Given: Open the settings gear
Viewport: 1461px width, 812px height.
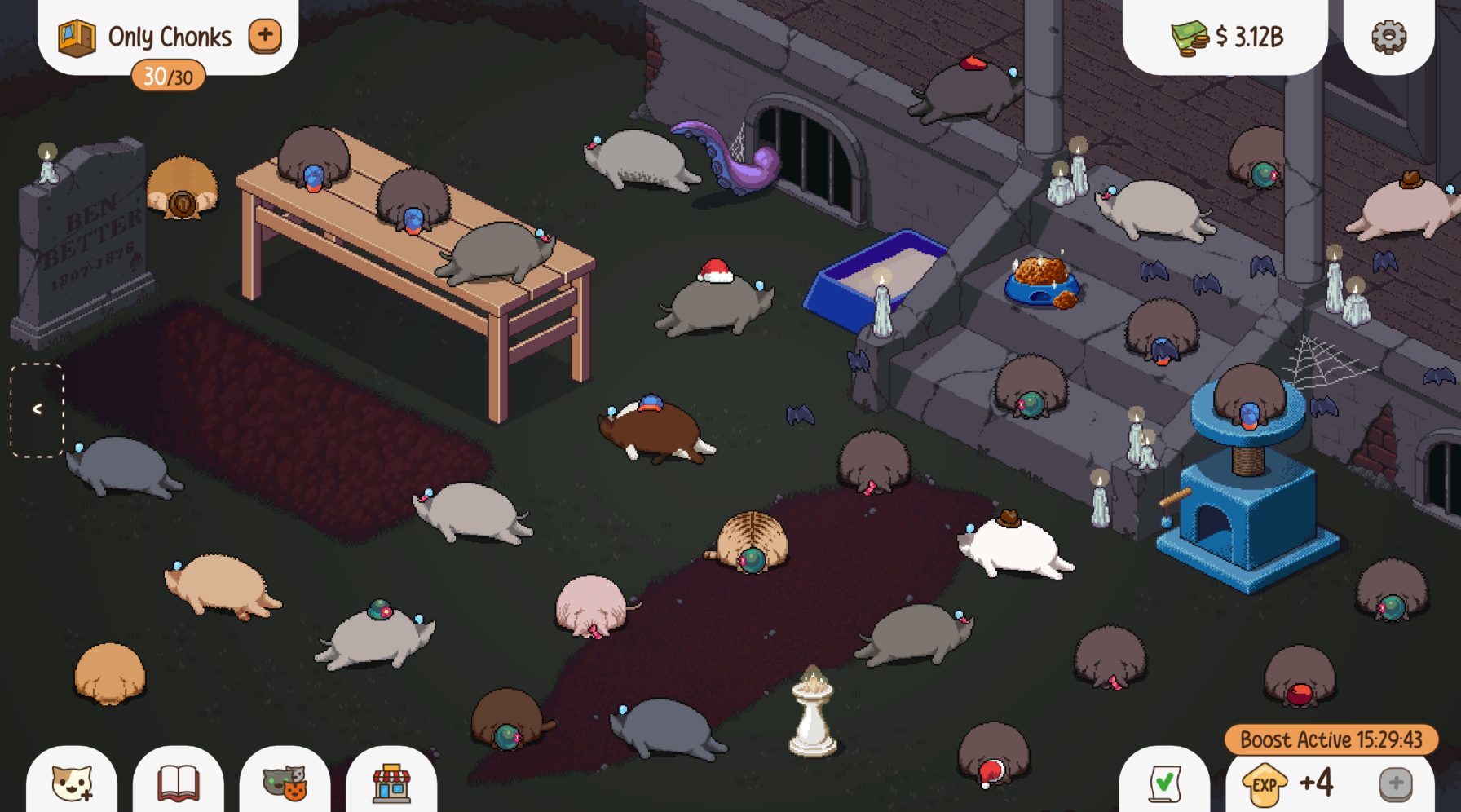Looking at the screenshot, I should [x=1388, y=36].
